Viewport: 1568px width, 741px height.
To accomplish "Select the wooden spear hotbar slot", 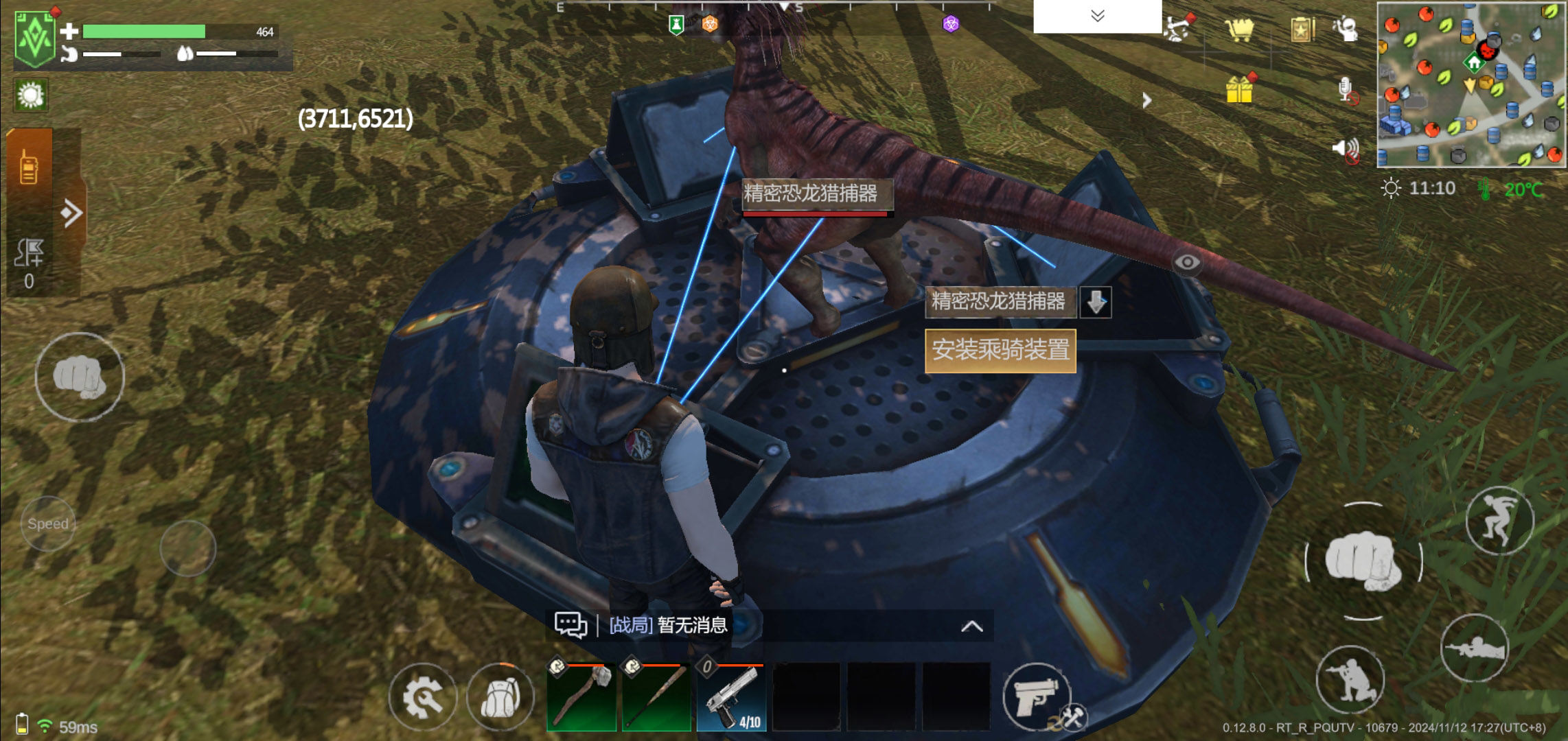I will click(x=656, y=697).
